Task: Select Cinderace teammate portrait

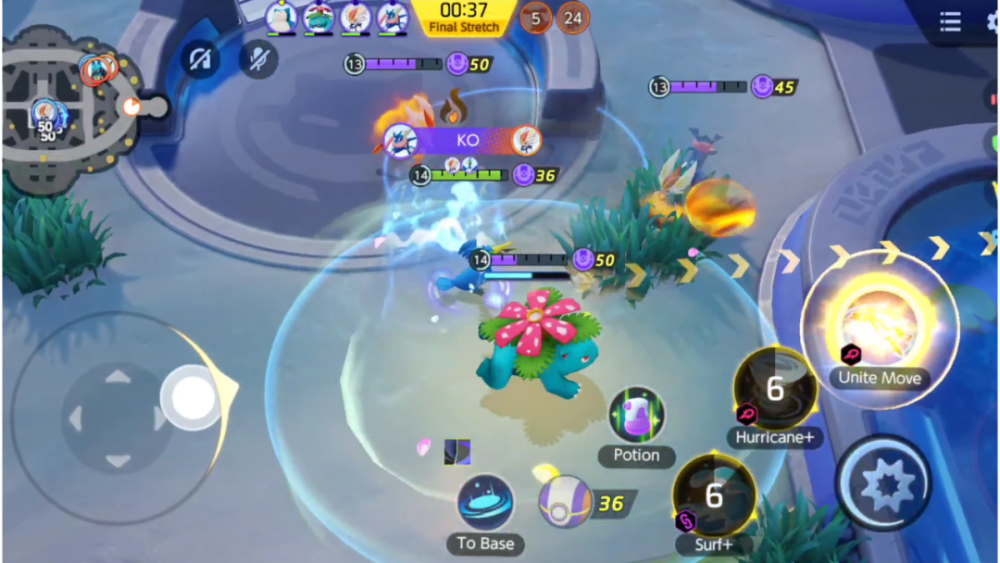Action: pyautogui.click(x=355, y=17)
